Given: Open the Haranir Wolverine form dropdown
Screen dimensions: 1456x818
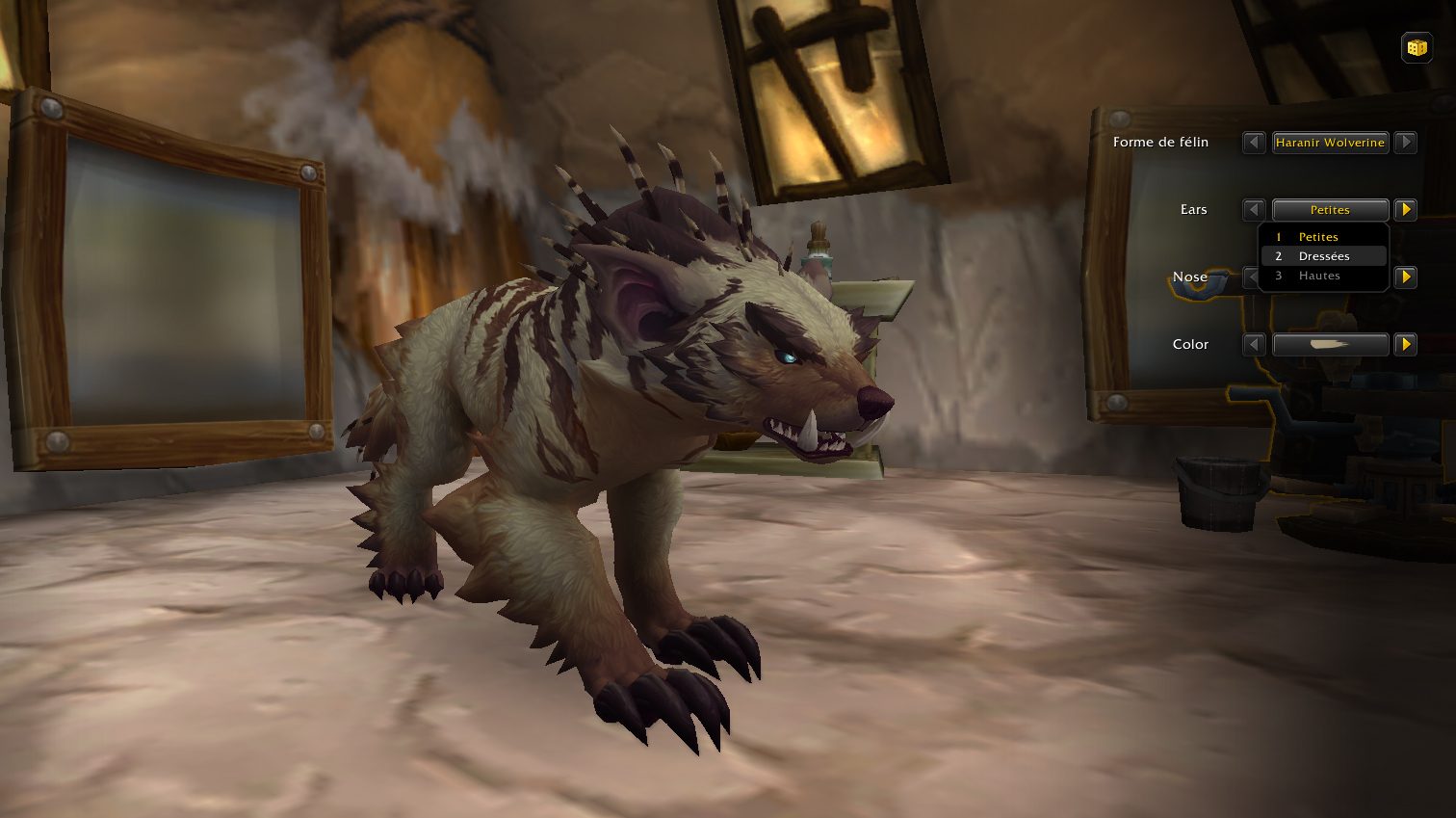Looking at the screenshot, I should pos(1330,143).
